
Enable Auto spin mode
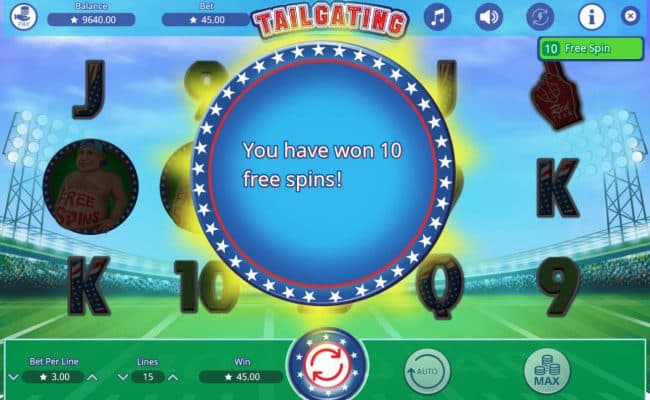click(427, 372)
